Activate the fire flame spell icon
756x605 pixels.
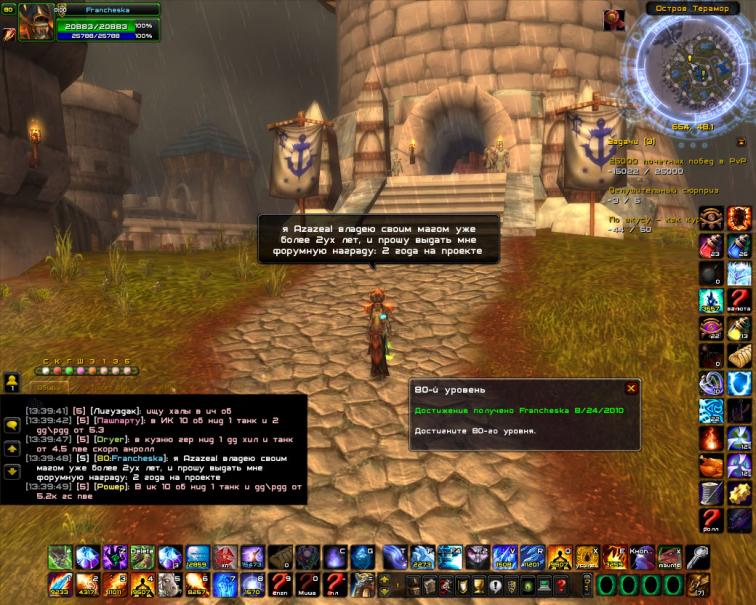pyautogui.click(x=711, y=437)
